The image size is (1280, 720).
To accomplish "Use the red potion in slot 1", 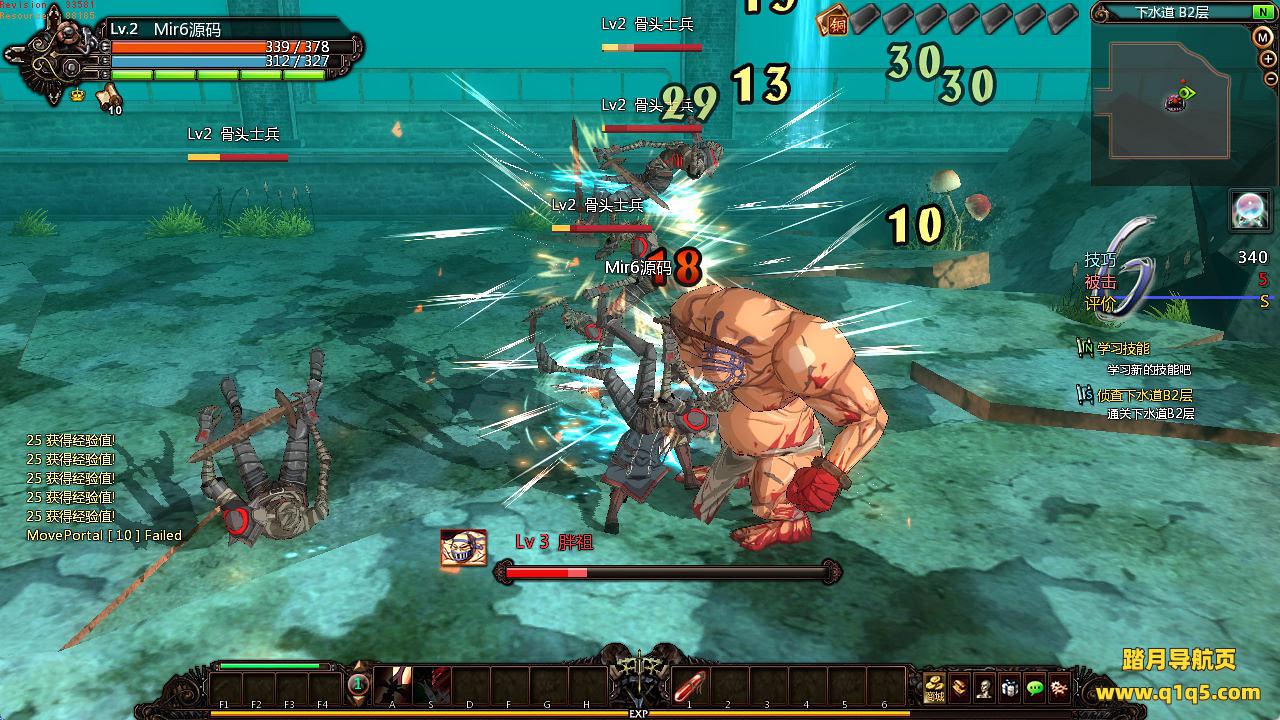I will (x=689, y=686).
